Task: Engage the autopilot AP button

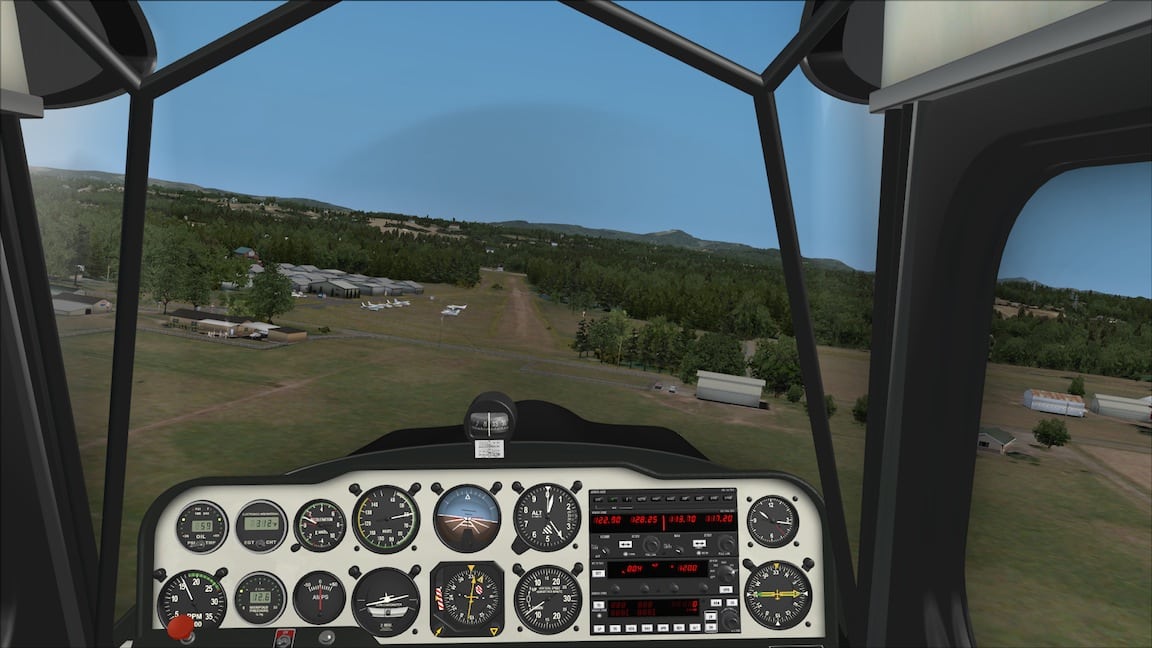Action: pyautogui.click(x=600, y=628)
